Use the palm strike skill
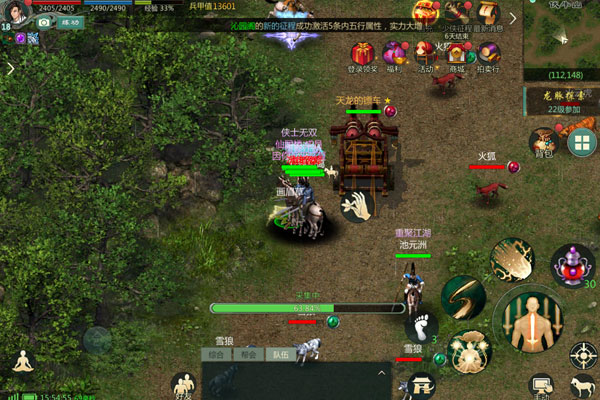The height and width of the screenshot is (400, 600). click(x=513, y=260)
